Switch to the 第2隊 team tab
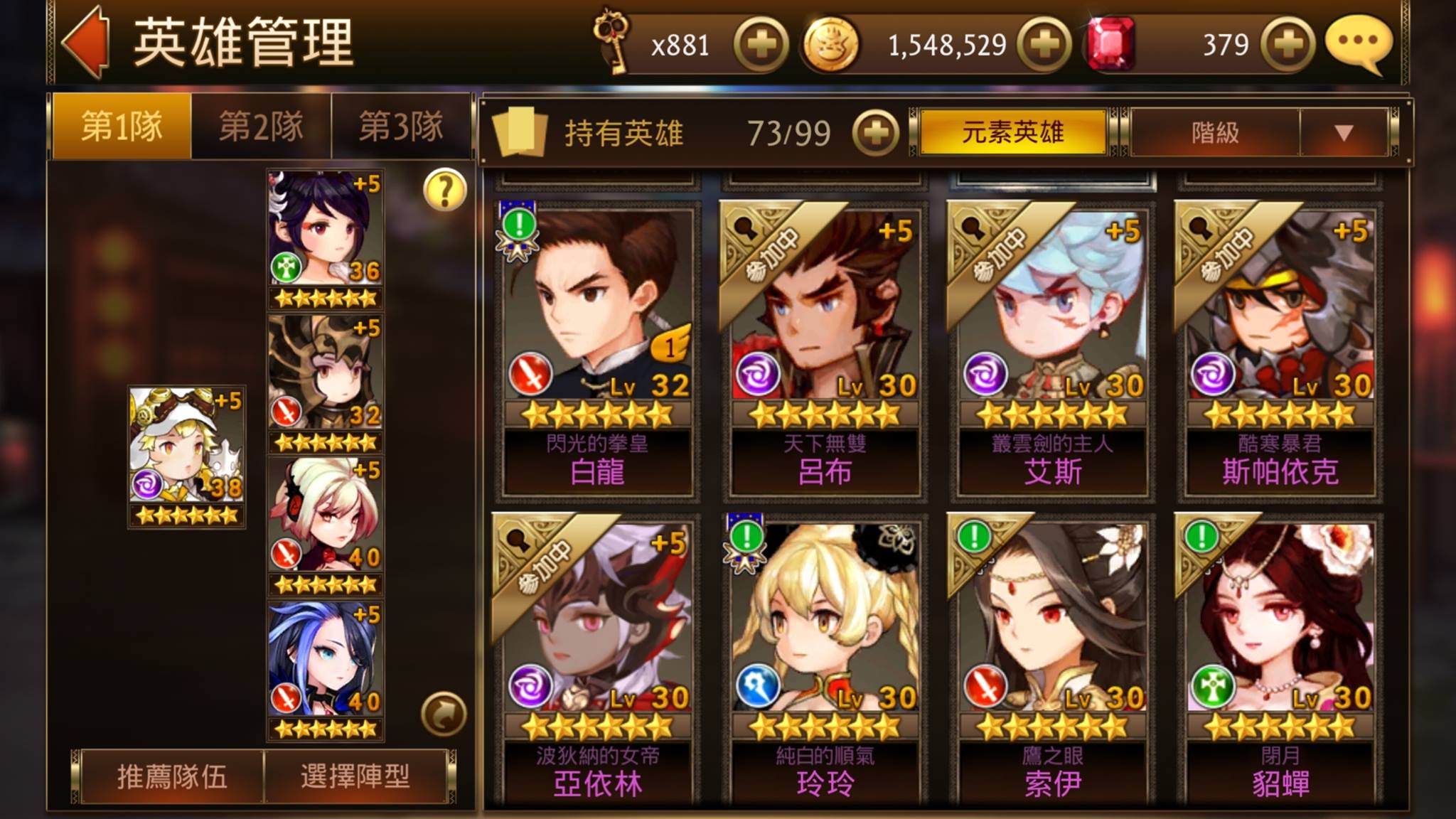 [x=261, y=127]
